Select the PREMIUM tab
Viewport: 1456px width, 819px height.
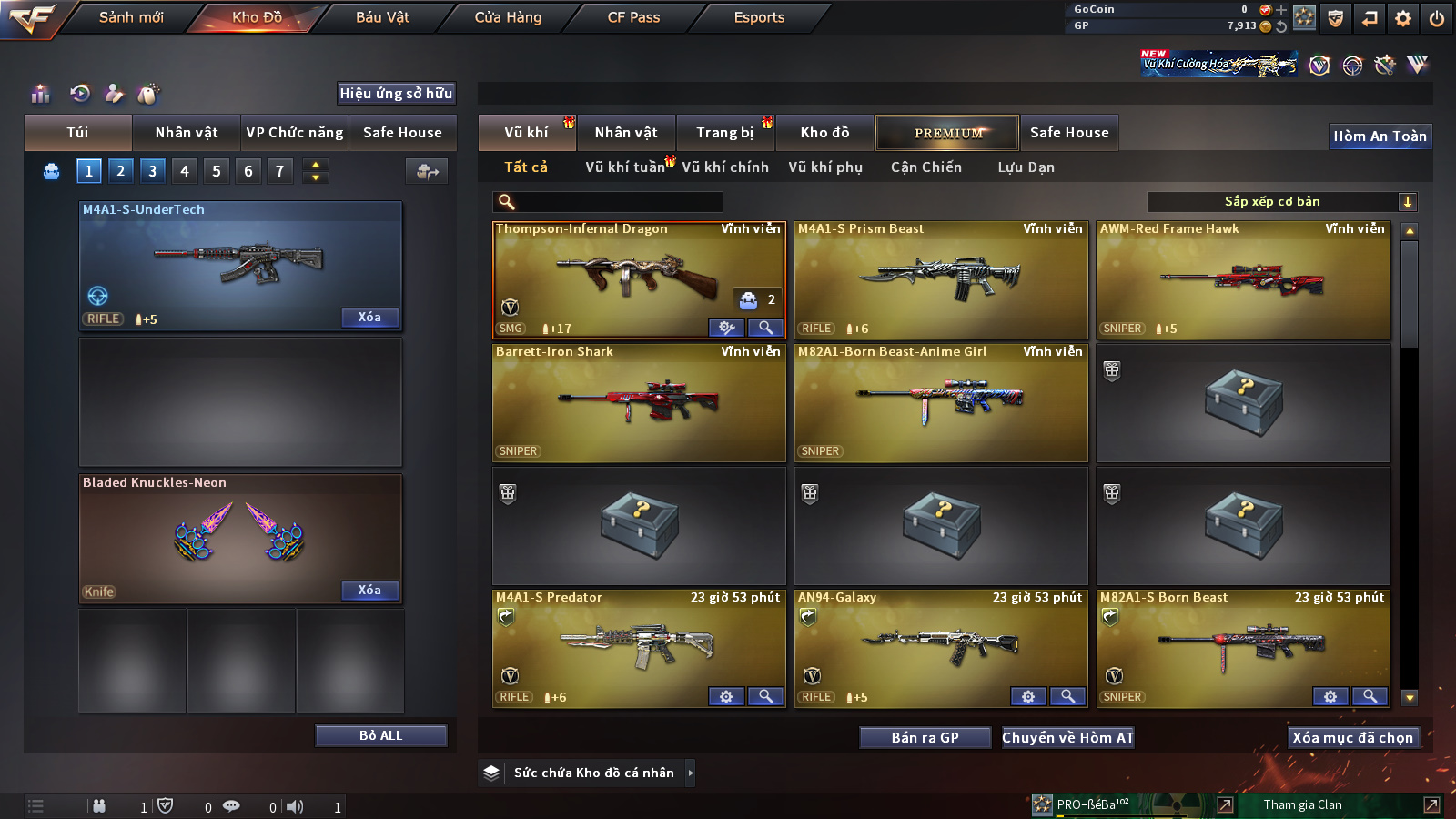pyautogui.click(x=947, y=133)
